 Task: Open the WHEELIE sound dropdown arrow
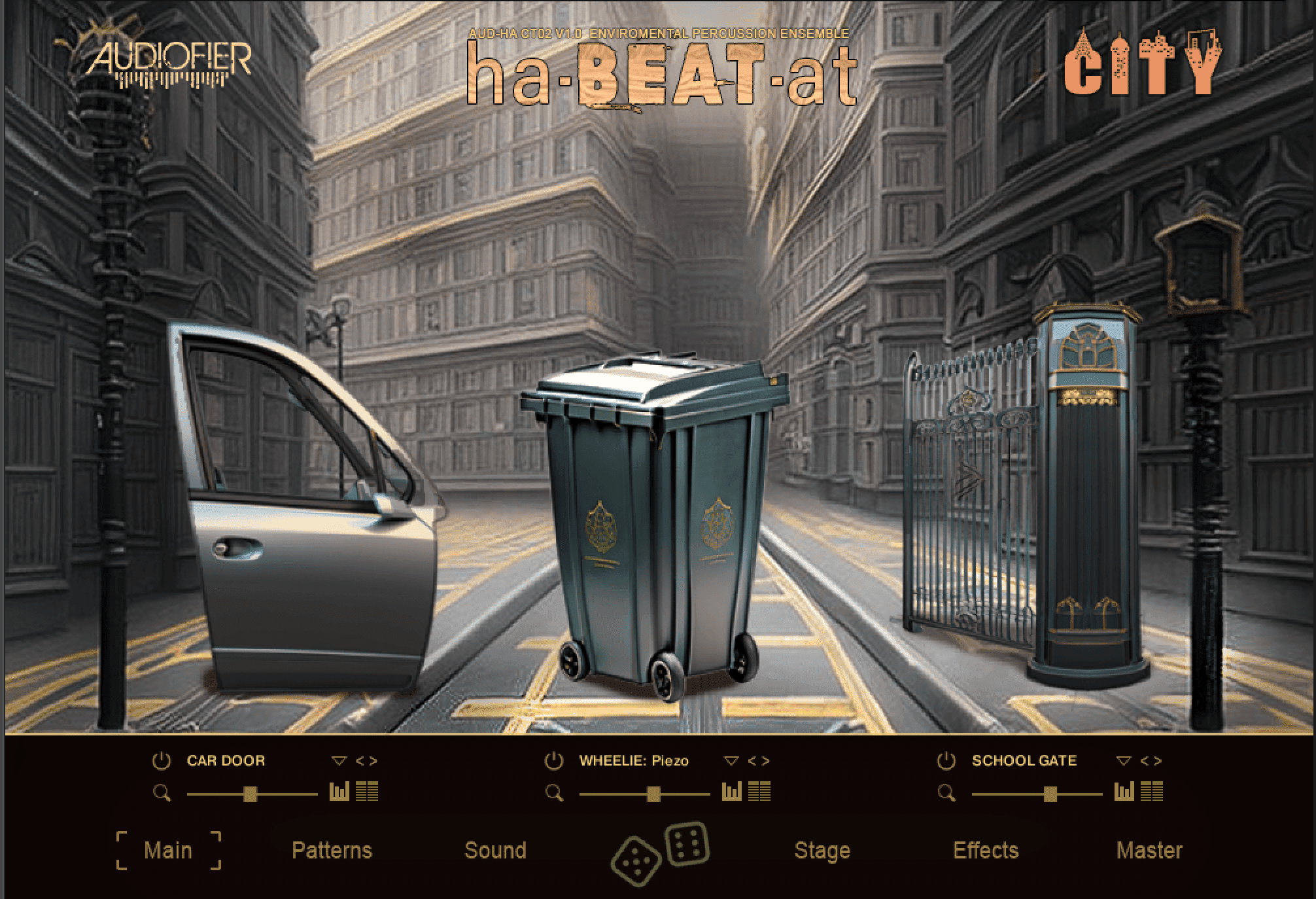coord(731,761)
